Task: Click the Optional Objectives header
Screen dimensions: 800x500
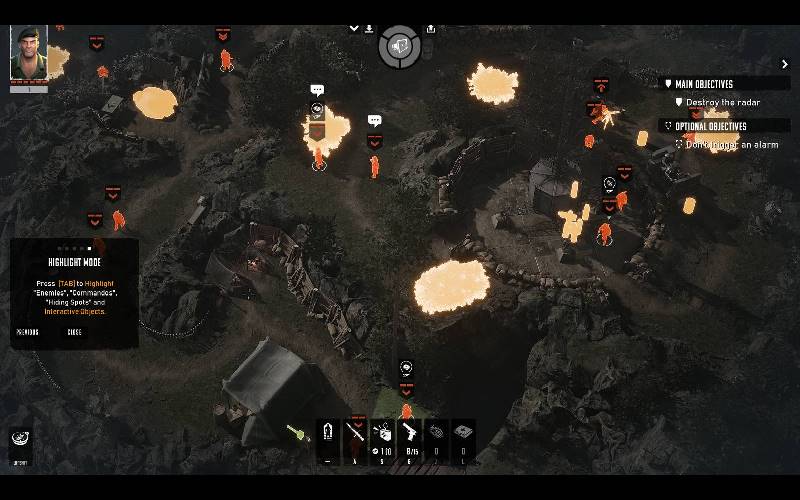Action: (x=710, y=126)
